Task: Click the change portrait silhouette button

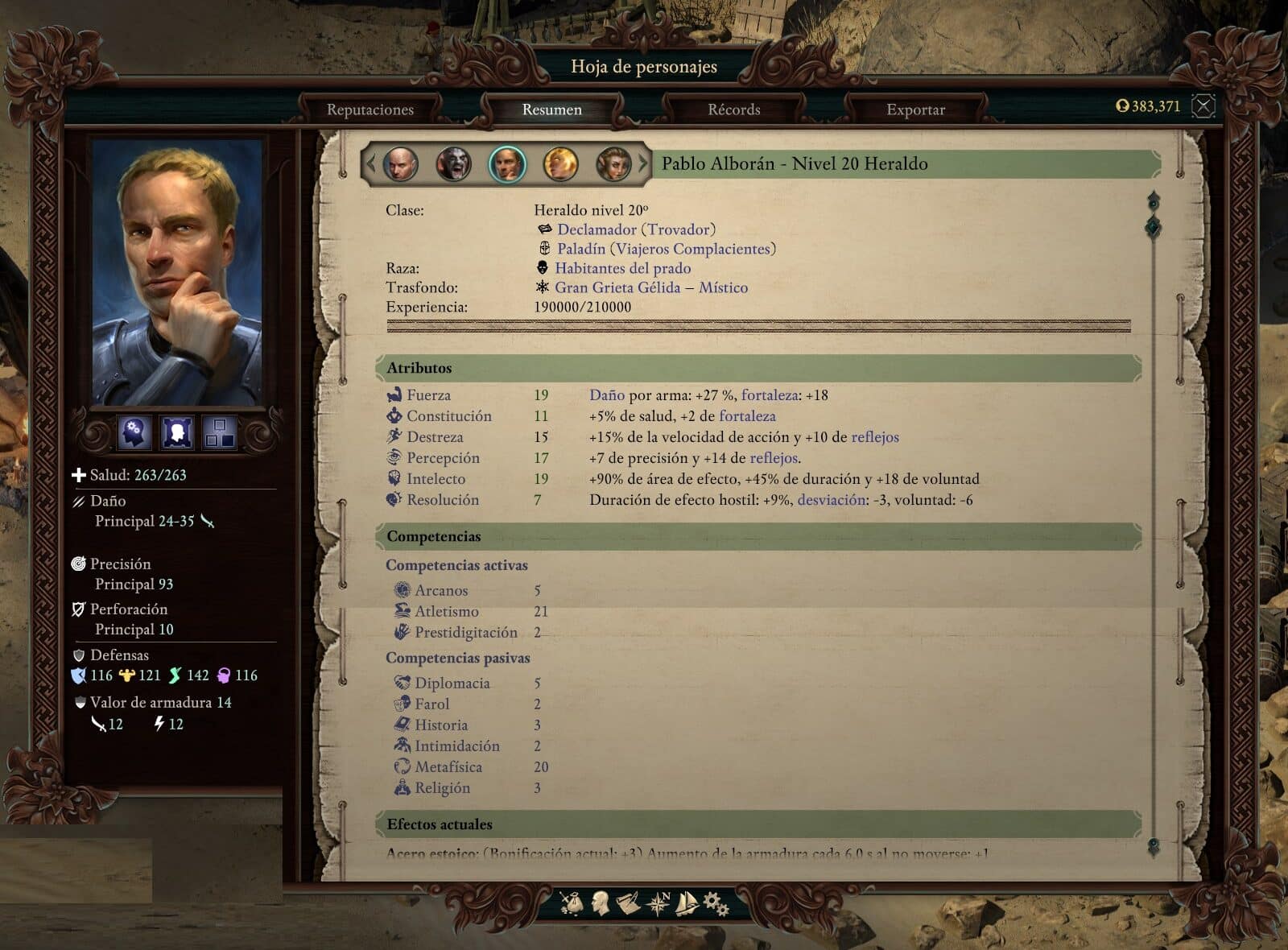Action: click(x=177, y=432)
